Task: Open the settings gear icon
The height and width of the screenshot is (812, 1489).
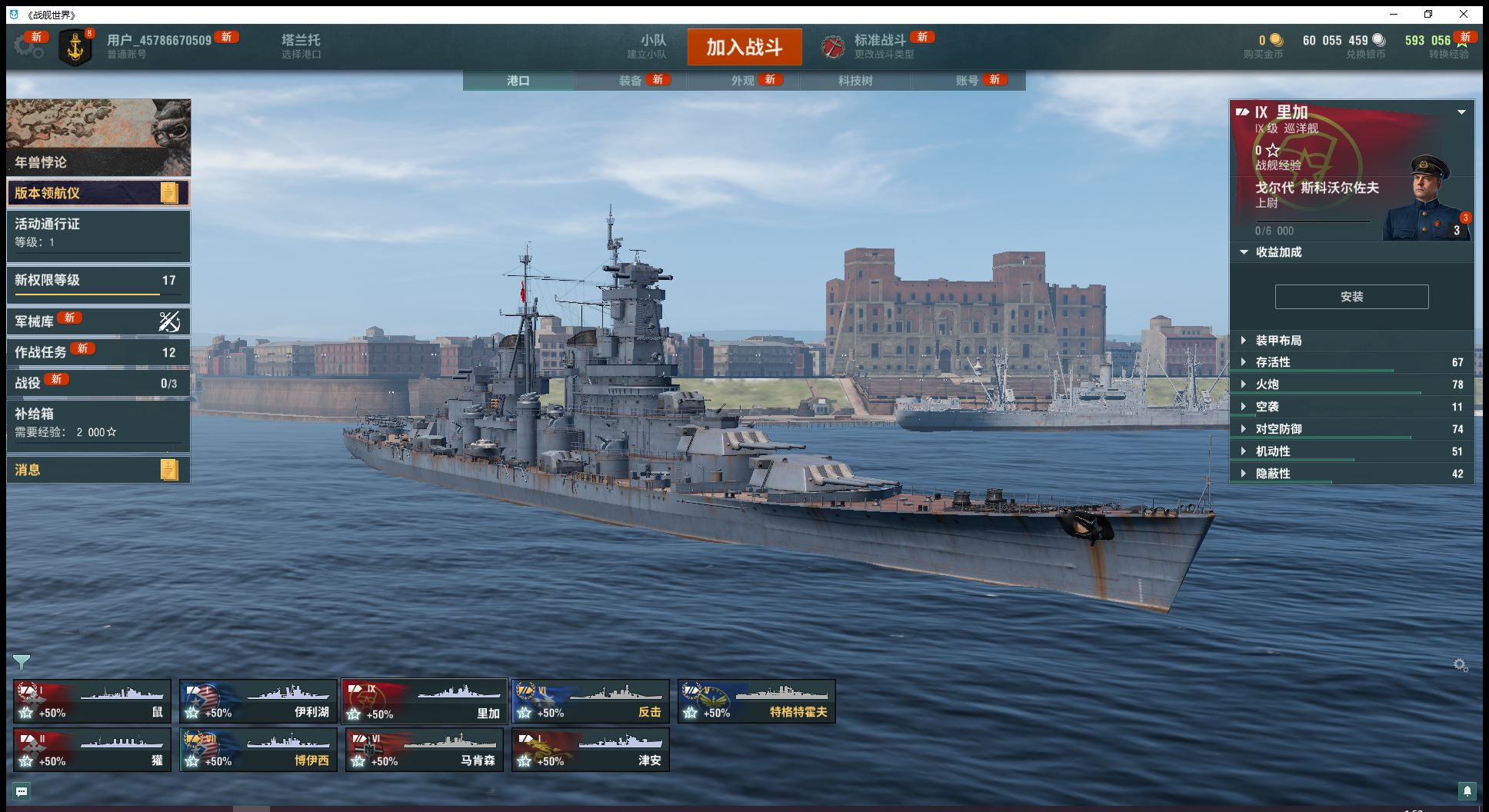Action: click(x=28, y=46)
